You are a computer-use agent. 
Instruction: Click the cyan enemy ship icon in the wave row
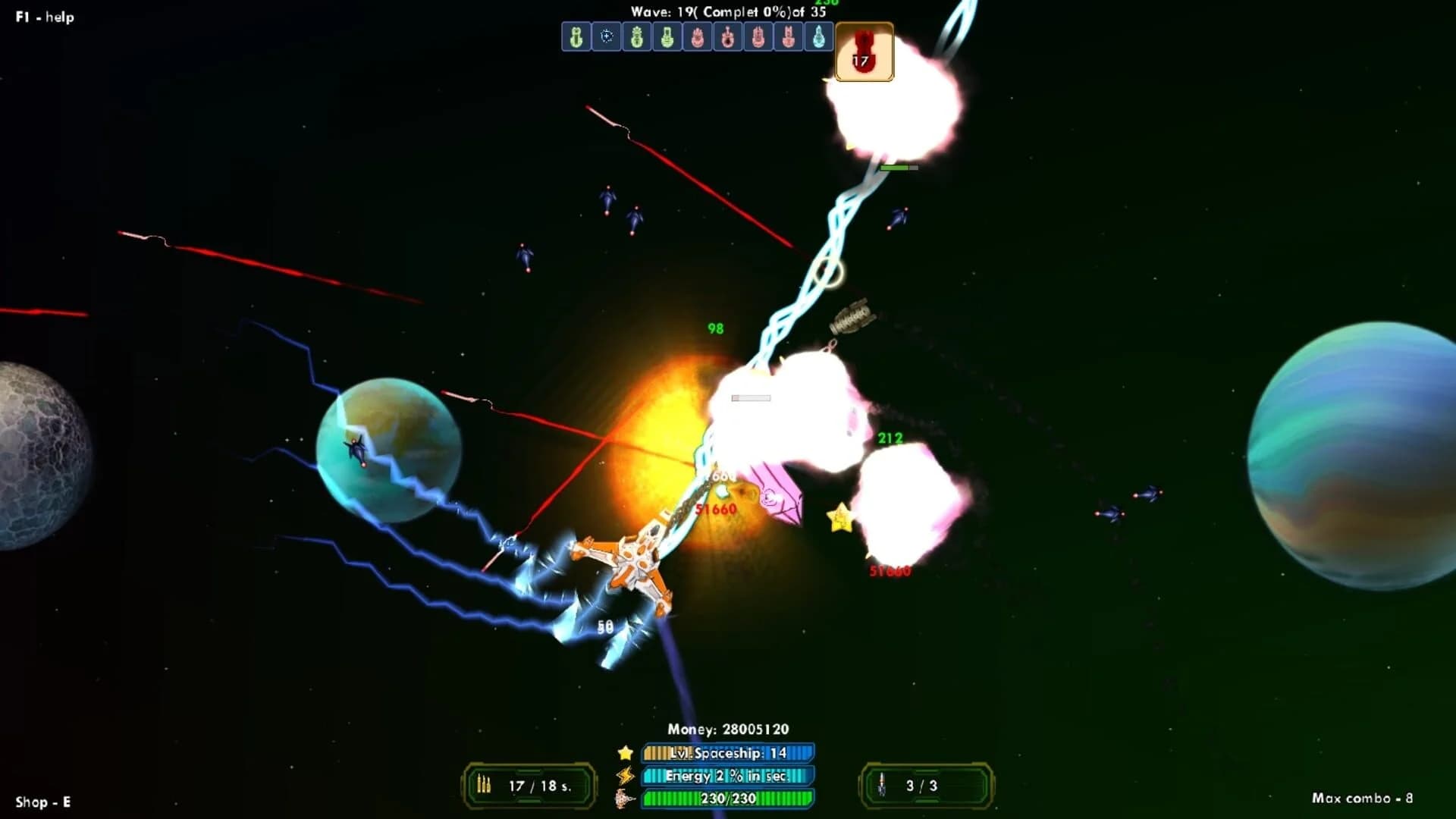(819, 38)
